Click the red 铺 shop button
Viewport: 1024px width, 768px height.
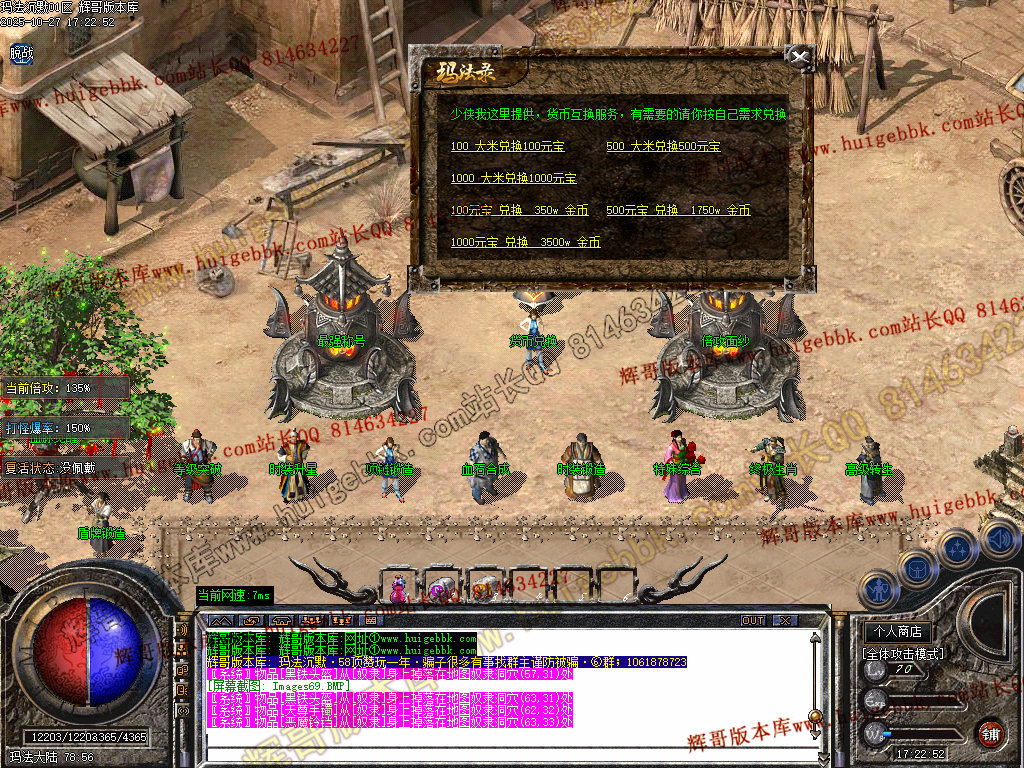coord(990,733)
